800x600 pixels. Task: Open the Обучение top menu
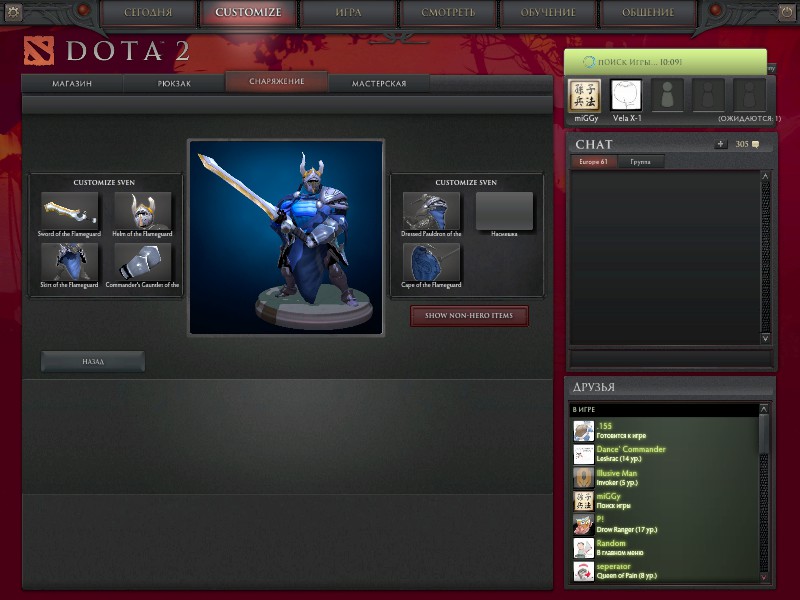[x=547, y=13]
